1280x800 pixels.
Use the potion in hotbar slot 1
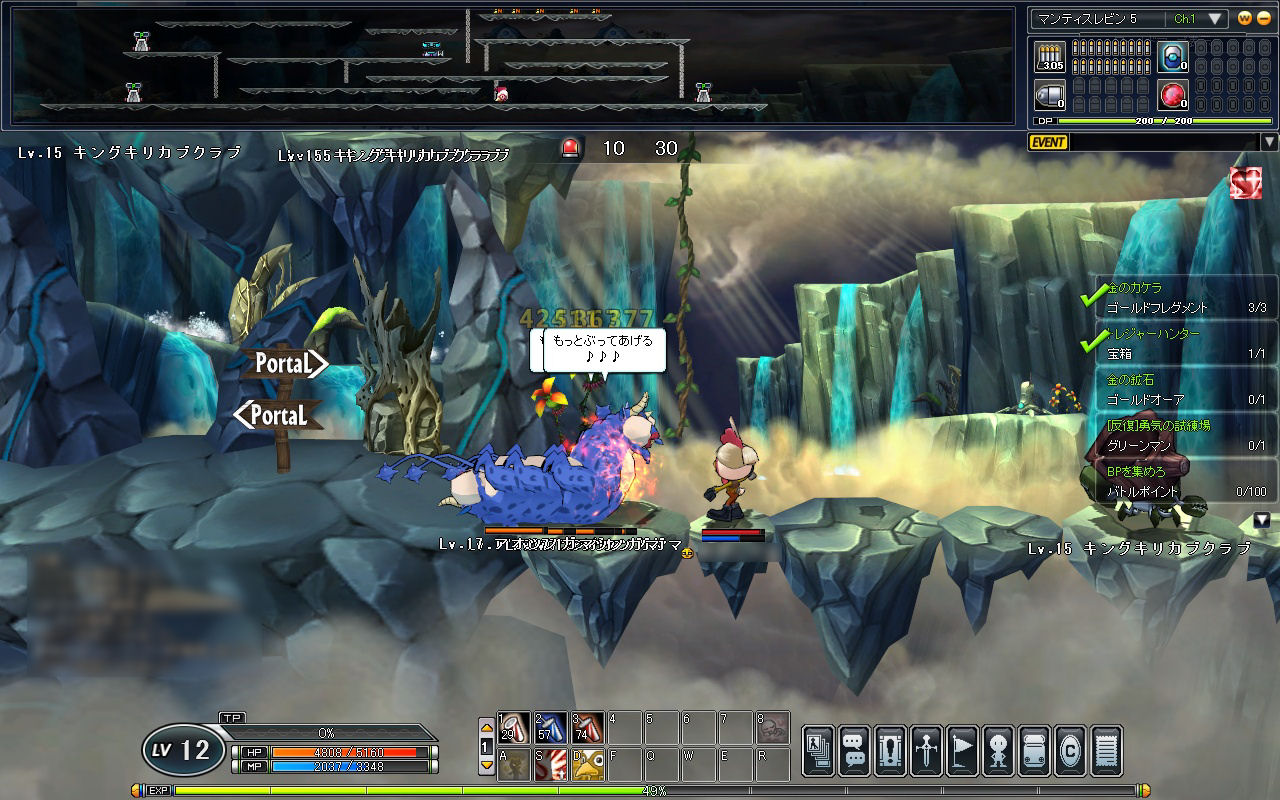click(x=515, y=727)
